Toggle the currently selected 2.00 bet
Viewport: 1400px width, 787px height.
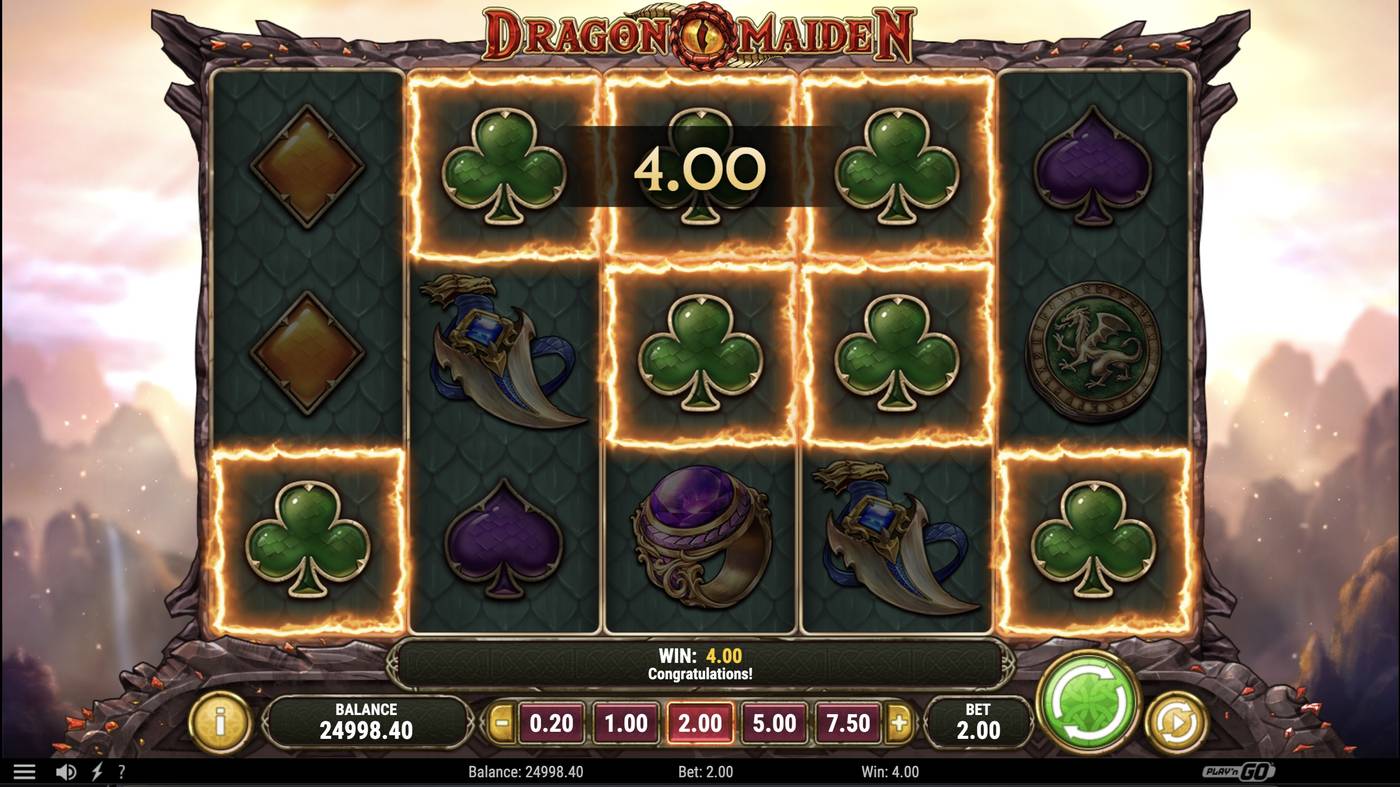(700, 721)
